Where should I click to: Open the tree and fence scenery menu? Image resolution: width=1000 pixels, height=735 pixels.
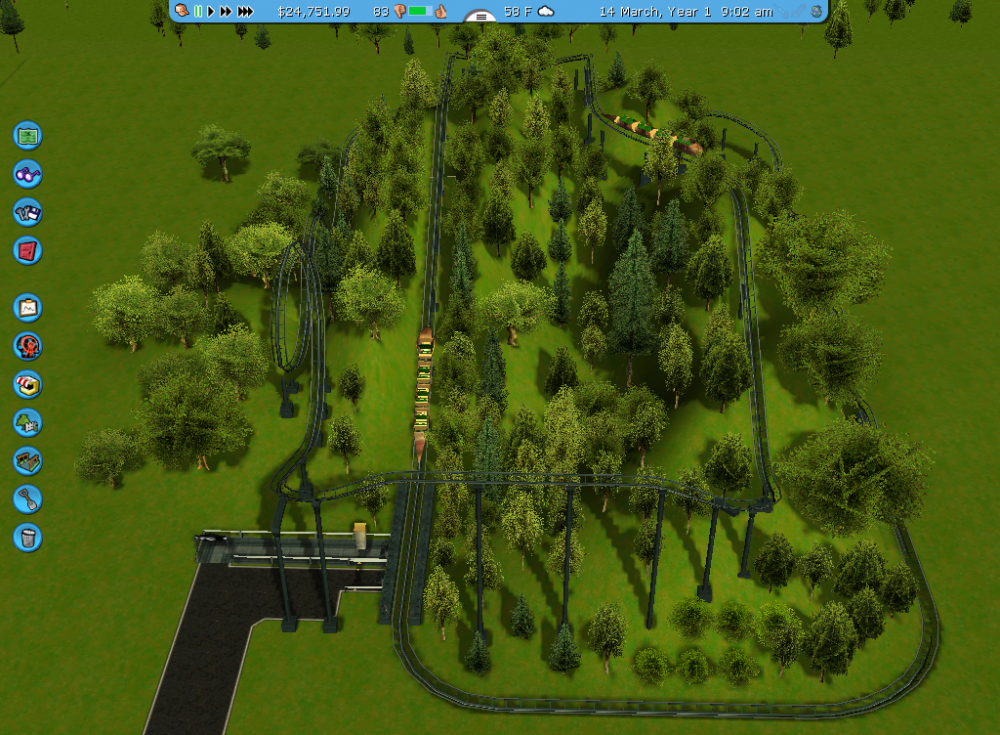tap(27, 422)
